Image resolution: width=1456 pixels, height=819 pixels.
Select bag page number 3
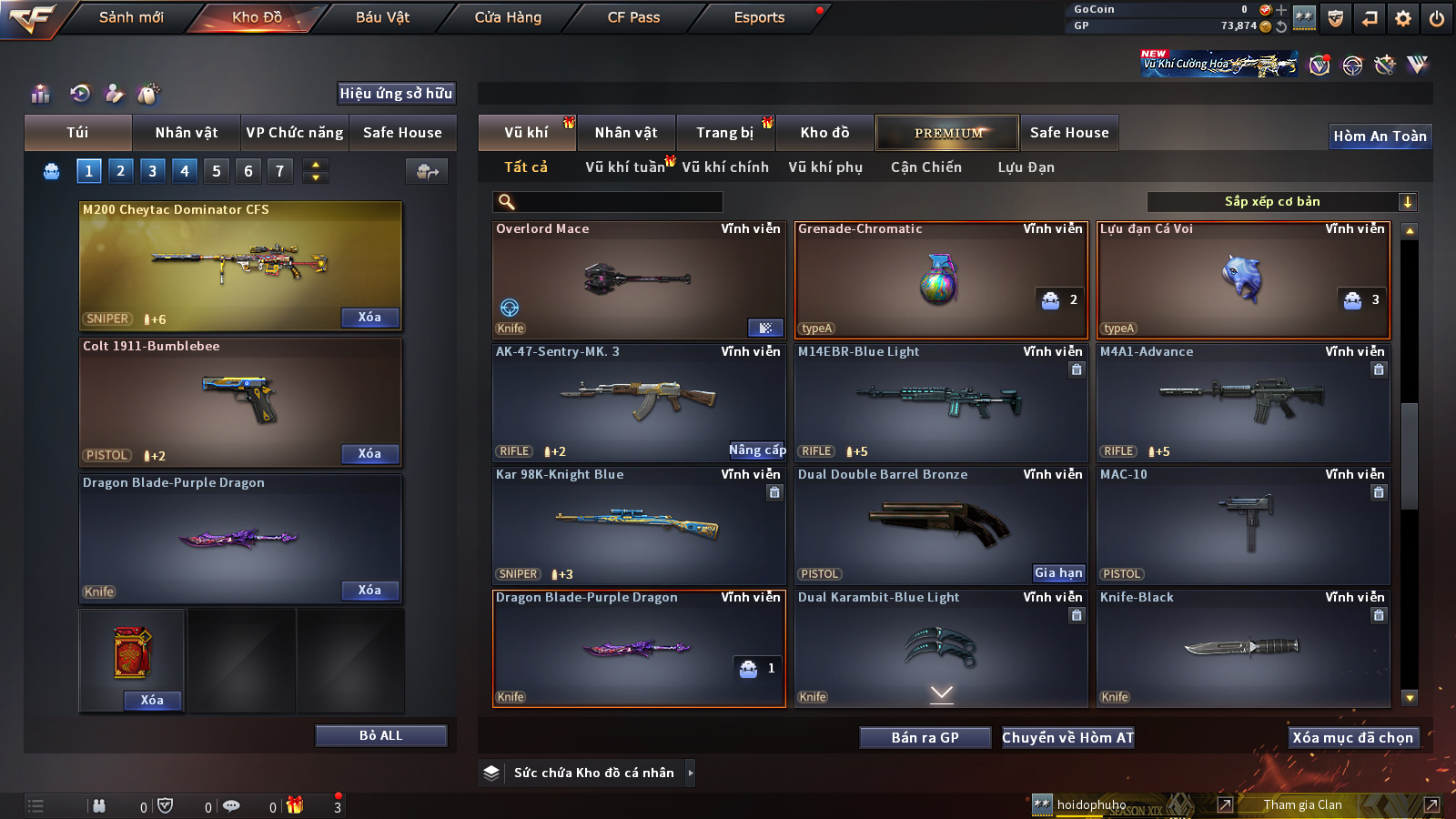click(x=152, y=170)
